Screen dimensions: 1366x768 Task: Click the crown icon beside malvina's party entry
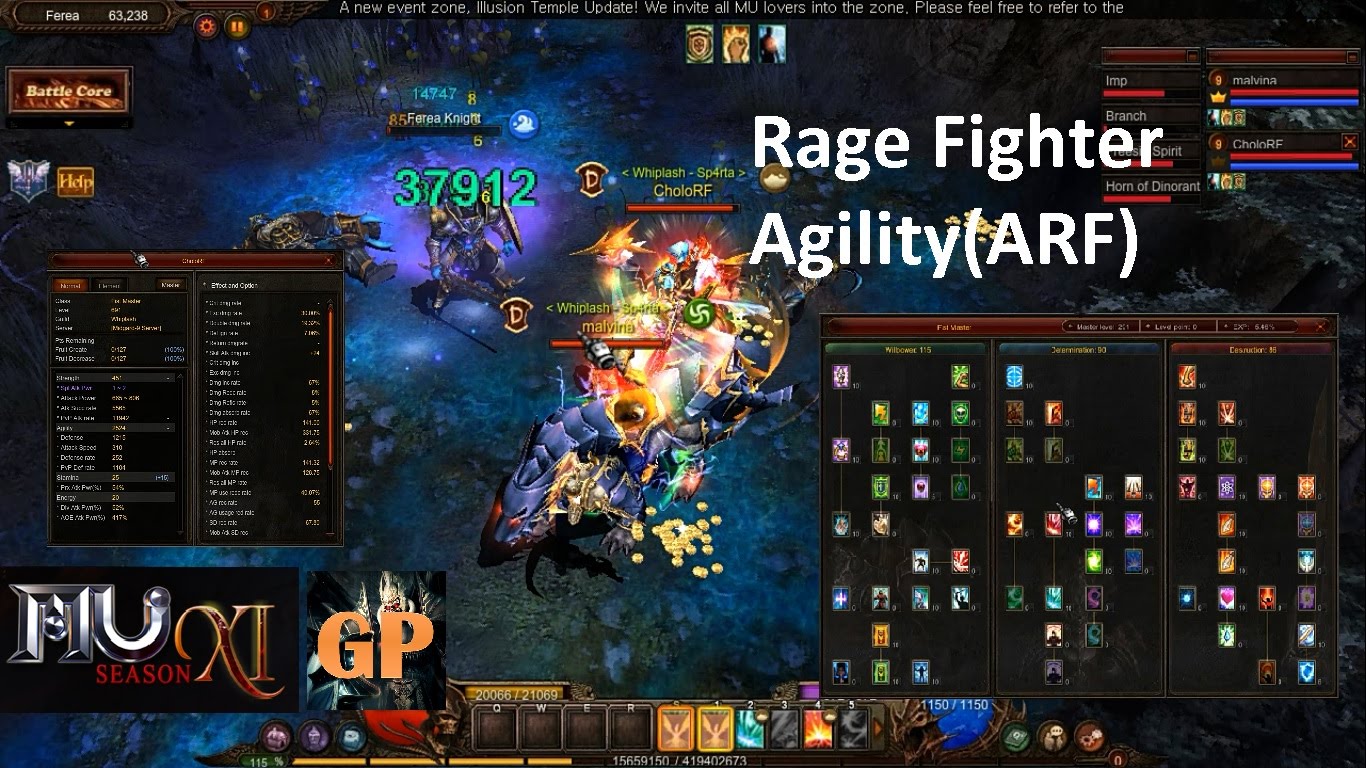[x=1218, y=96]
